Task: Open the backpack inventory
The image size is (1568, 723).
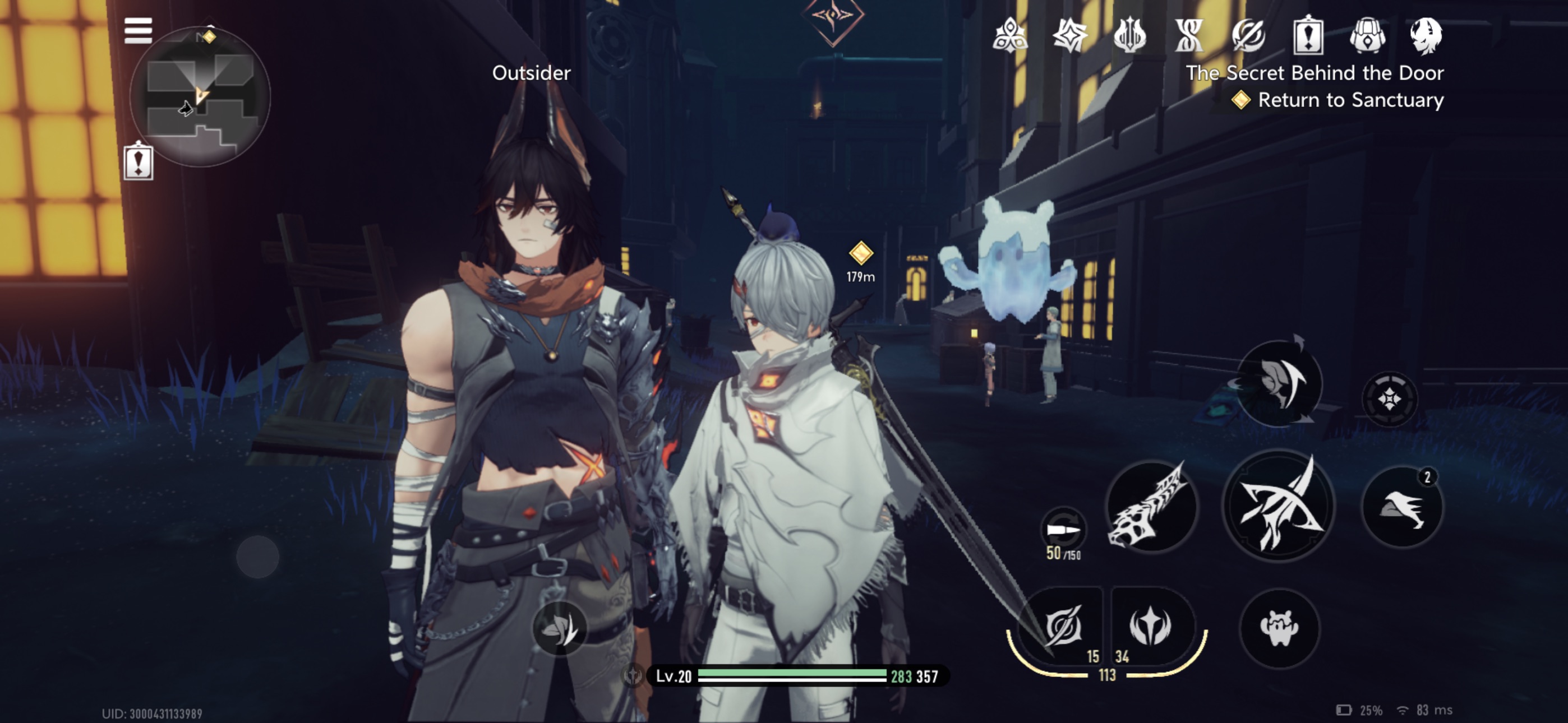Action: click(1367, 35)
